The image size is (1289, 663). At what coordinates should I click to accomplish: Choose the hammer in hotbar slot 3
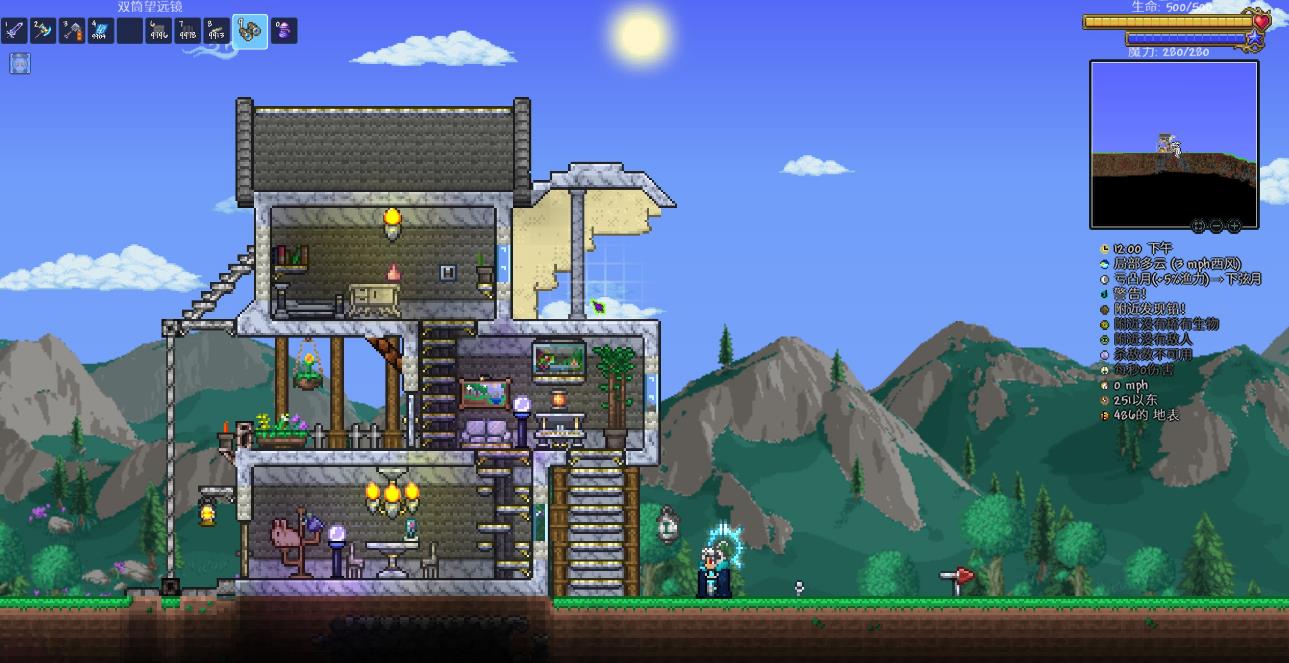click(x=72, y=31)
